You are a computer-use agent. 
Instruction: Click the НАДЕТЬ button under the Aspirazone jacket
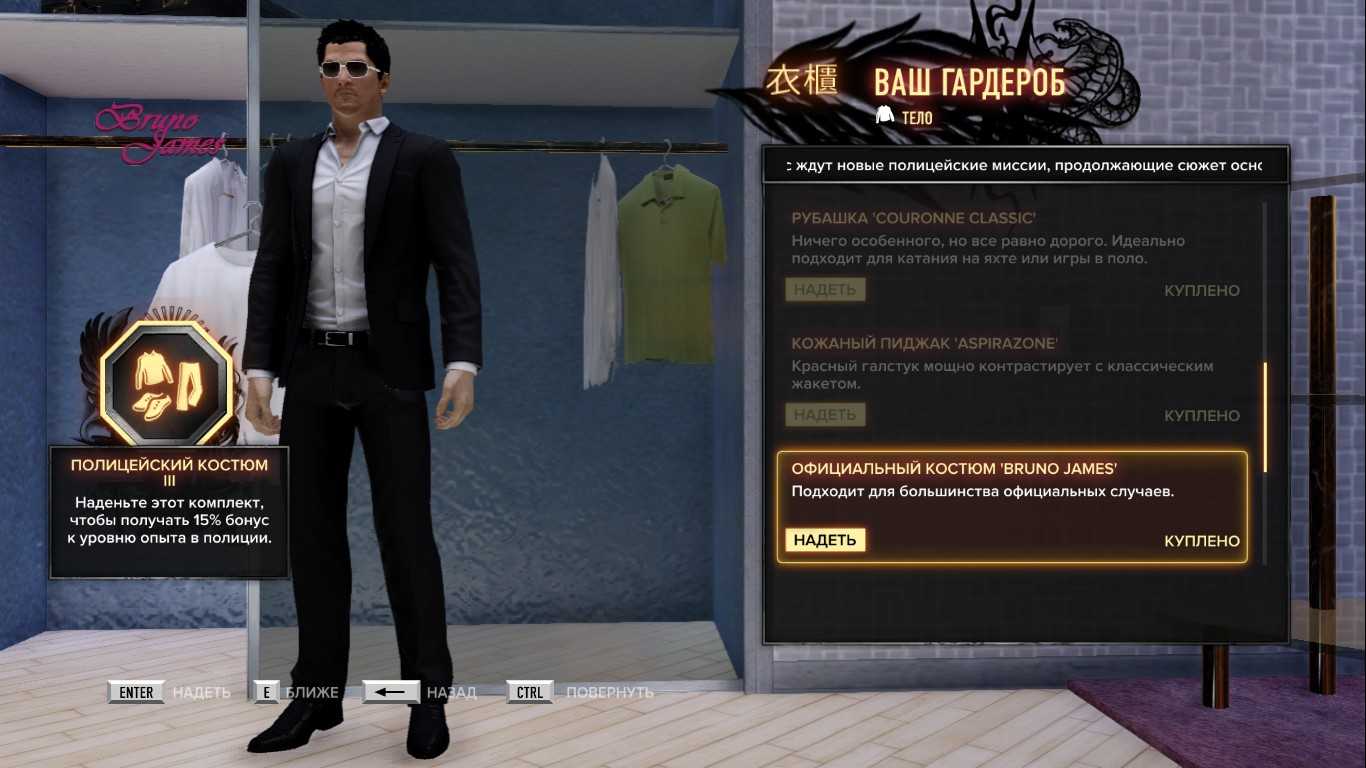(x=825, y=415)
